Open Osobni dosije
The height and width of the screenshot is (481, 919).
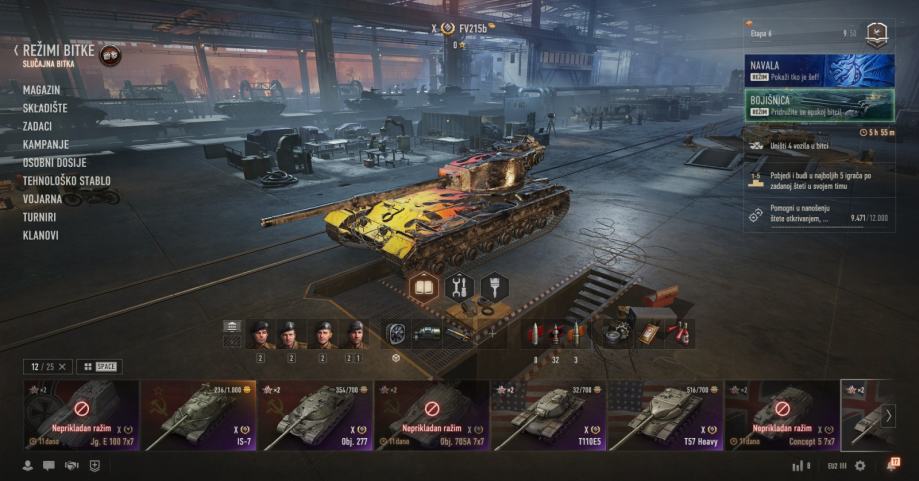coord(54,163)
